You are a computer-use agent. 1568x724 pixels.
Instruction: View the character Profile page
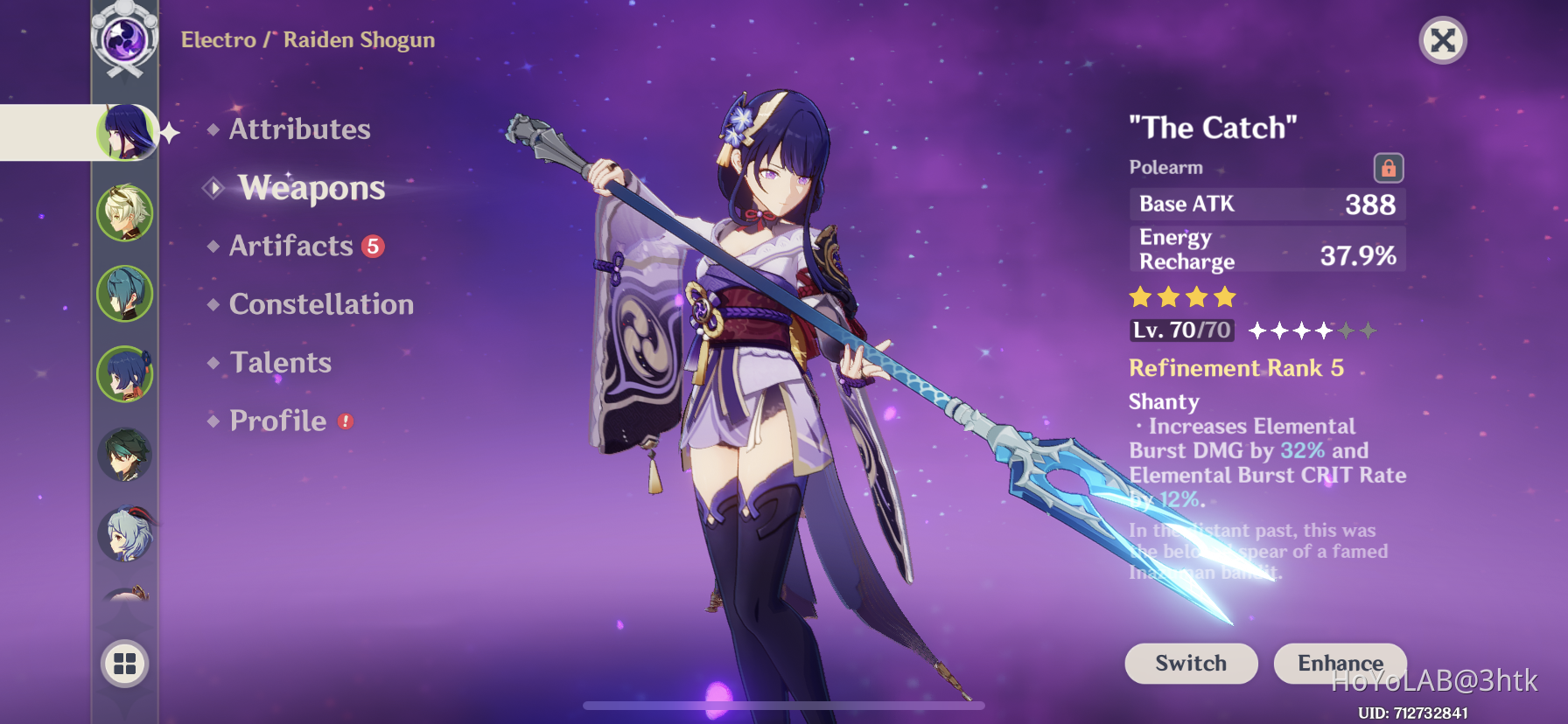tap(277, 421)
